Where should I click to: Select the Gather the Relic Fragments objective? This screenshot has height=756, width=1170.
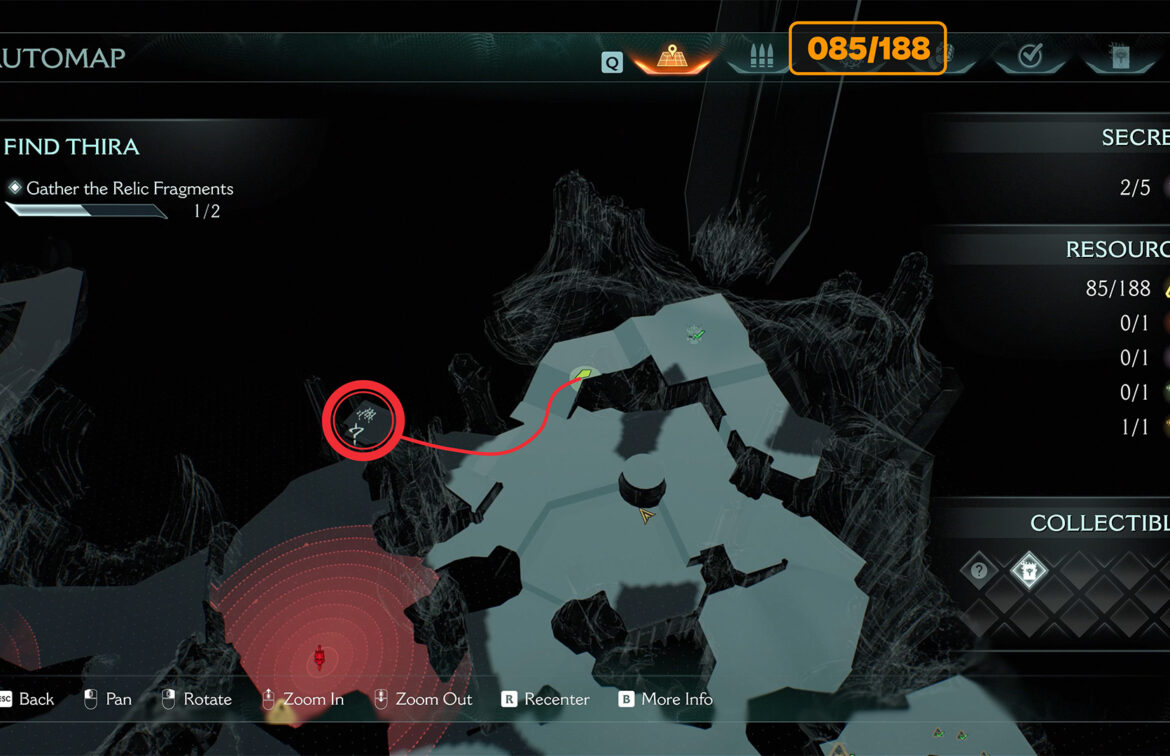click(x=129, y=188)
